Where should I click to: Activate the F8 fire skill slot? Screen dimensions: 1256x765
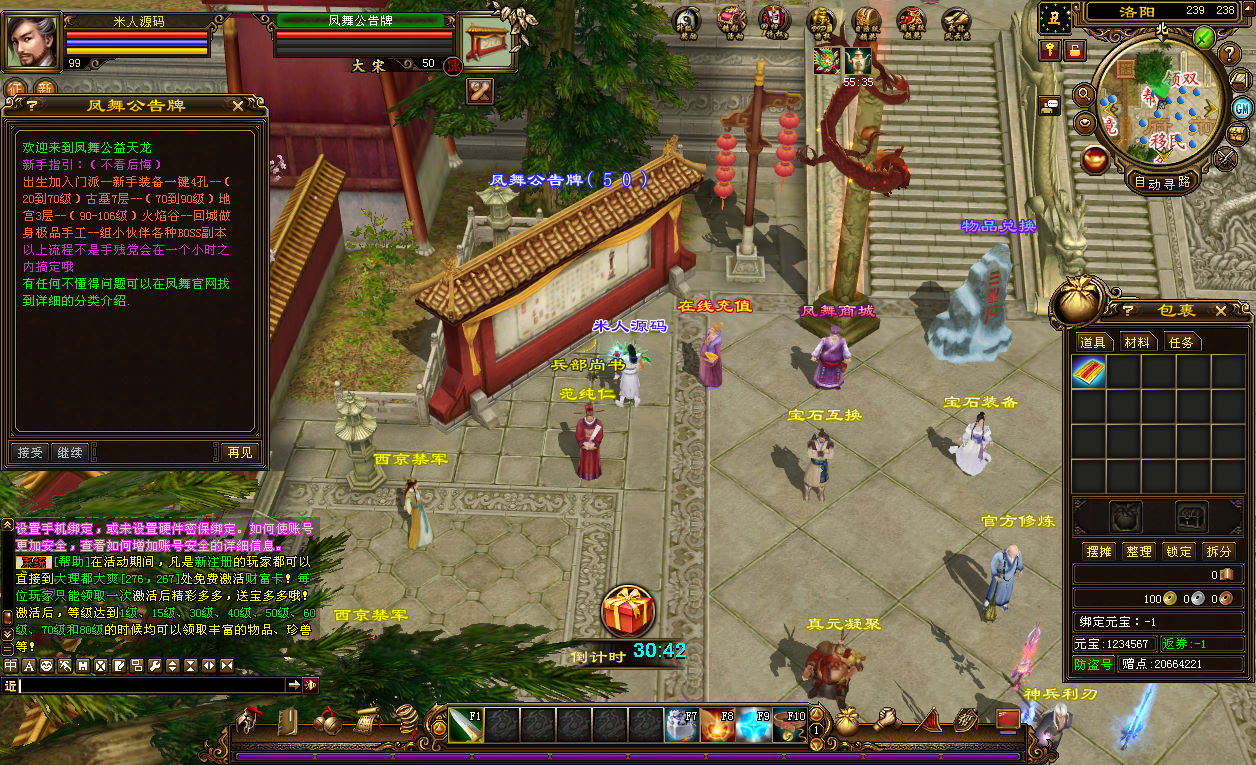tap(717, 725)
